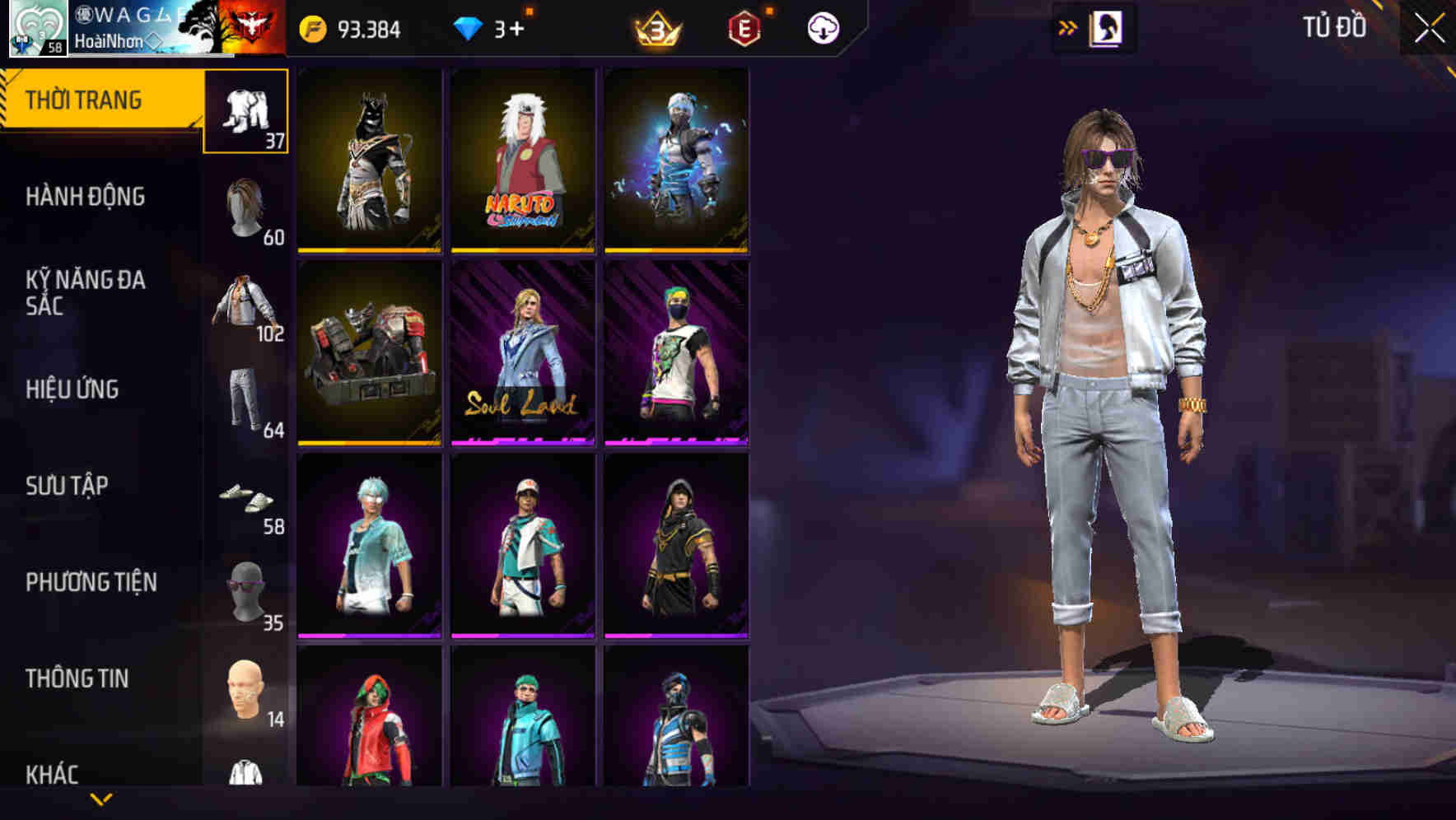1456x820 pixels.
Task: Click the player avatar HoàiNhơn profile
Action: [x=38, y=29]
